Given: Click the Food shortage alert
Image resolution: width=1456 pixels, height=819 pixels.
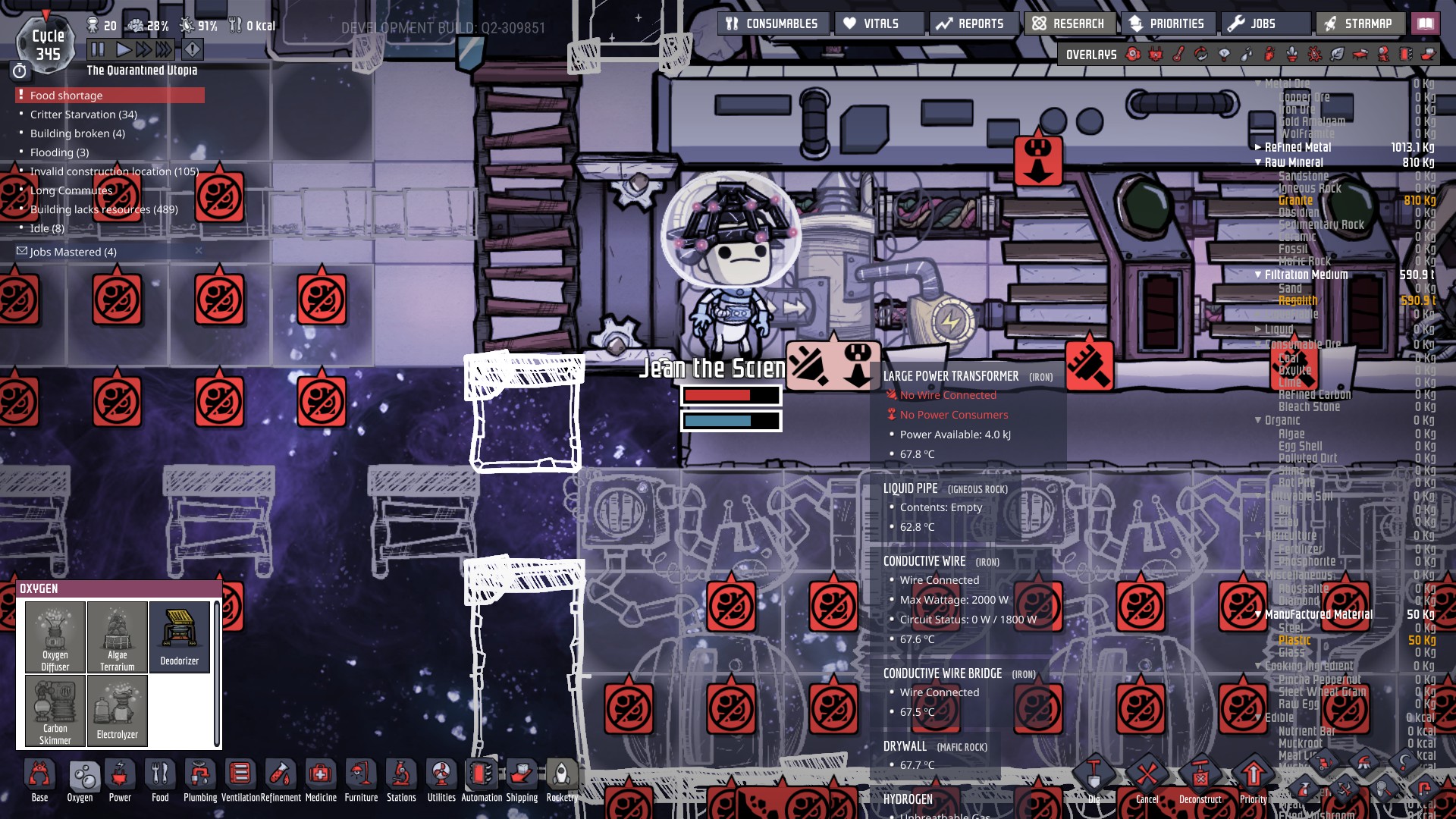Looking at the screenshot, I should coord(110,96).
